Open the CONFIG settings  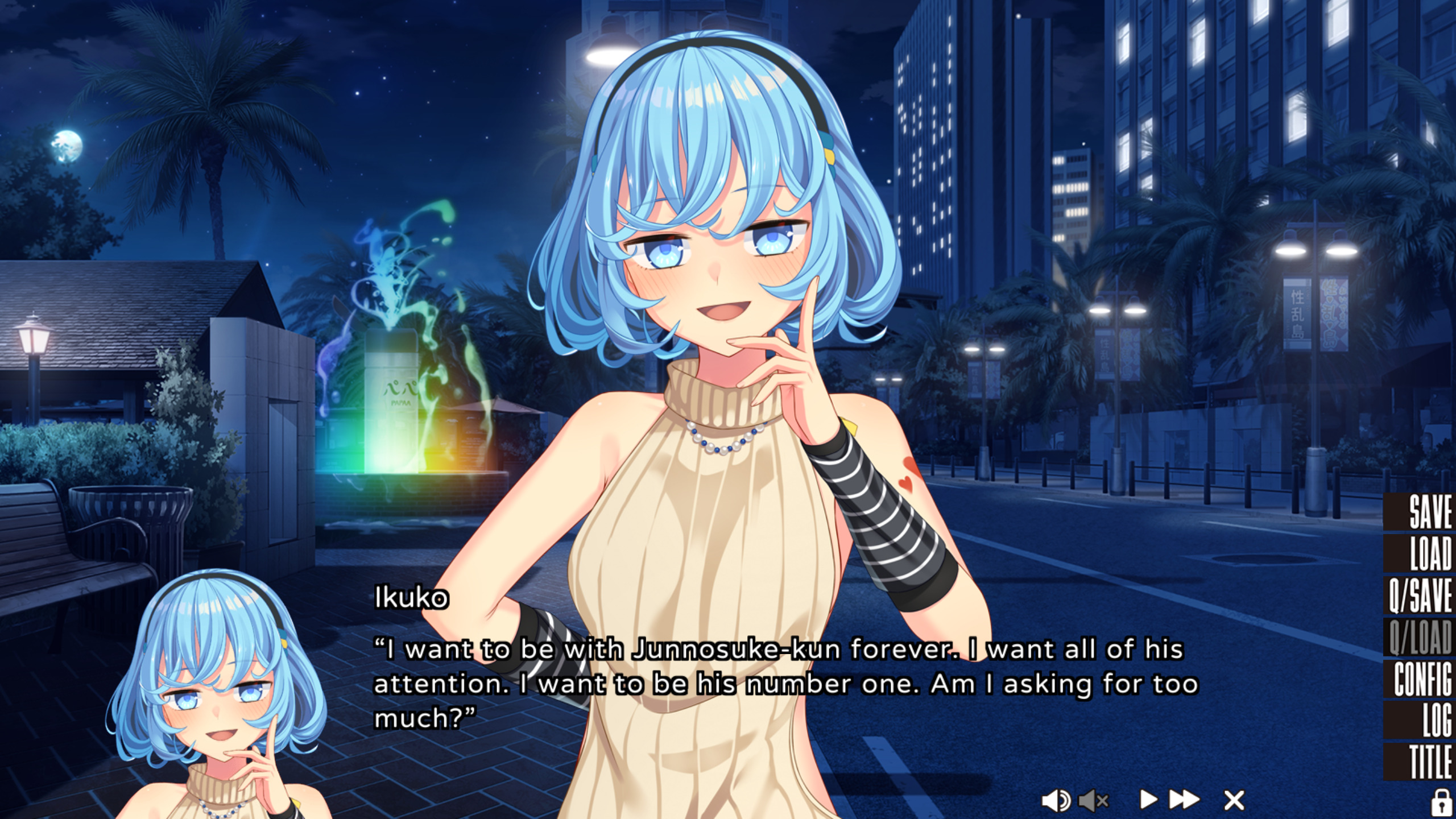click(x=1422, y=679)
